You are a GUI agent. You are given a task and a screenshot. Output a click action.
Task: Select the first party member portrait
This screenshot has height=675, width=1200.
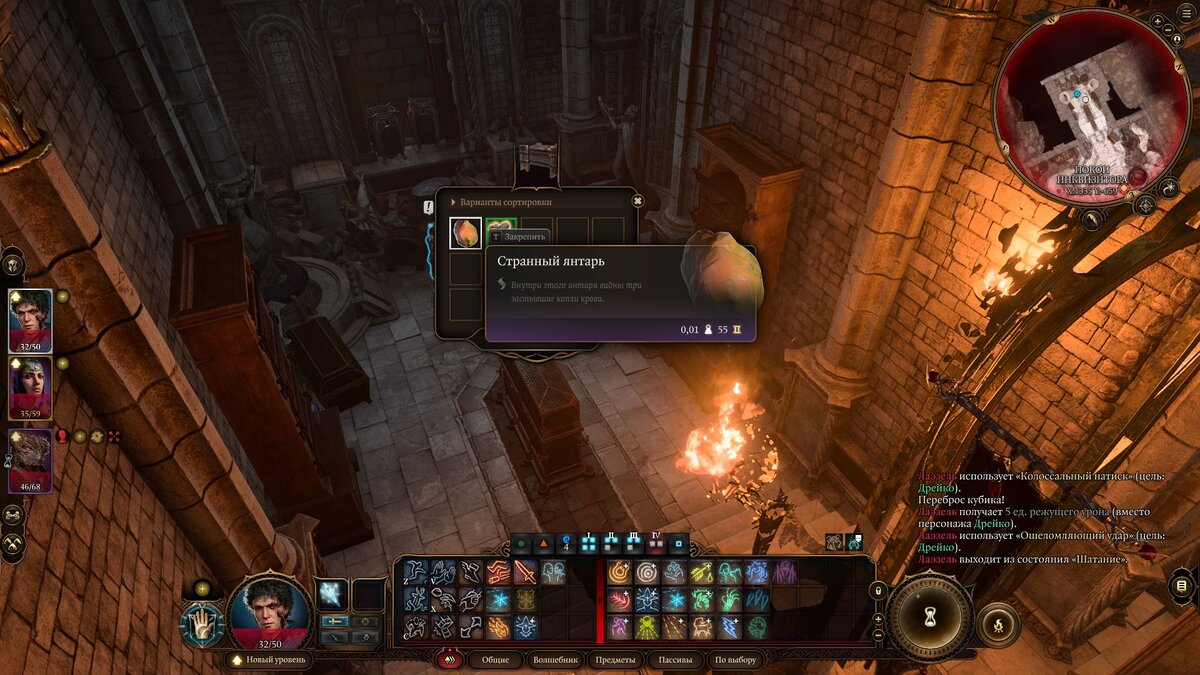click(31, 319)
